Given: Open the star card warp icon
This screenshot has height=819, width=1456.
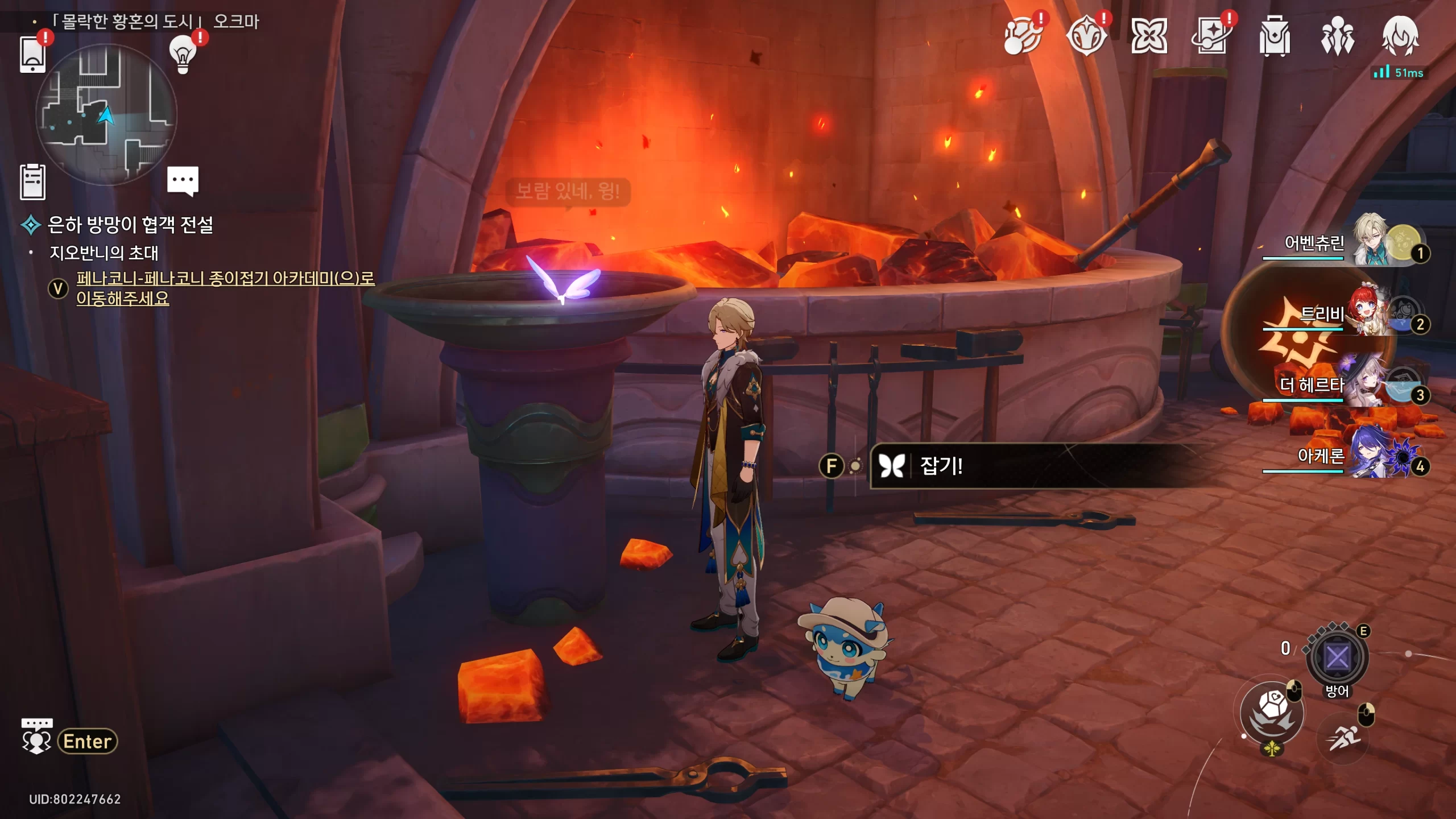Looking at the screenshot, I should (x=1211, y=37).
